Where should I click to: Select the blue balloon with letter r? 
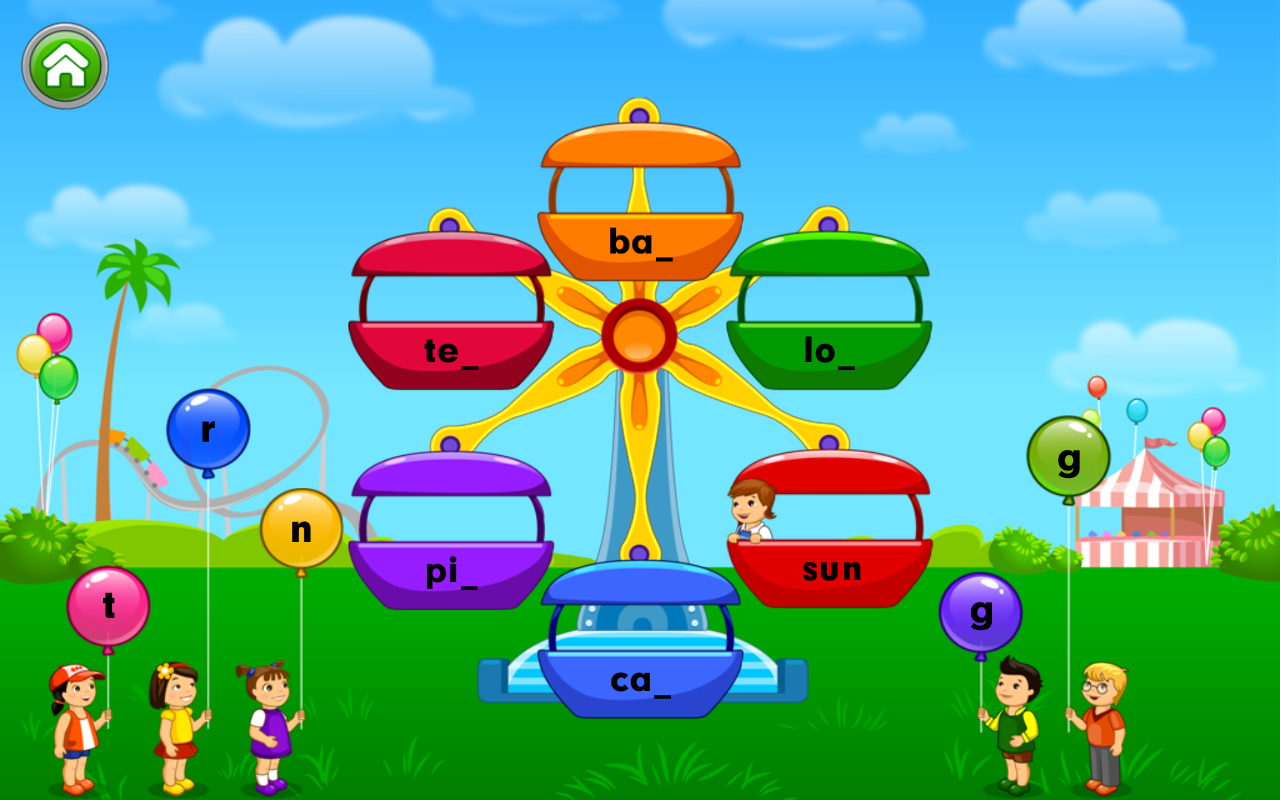click(207, 428)
